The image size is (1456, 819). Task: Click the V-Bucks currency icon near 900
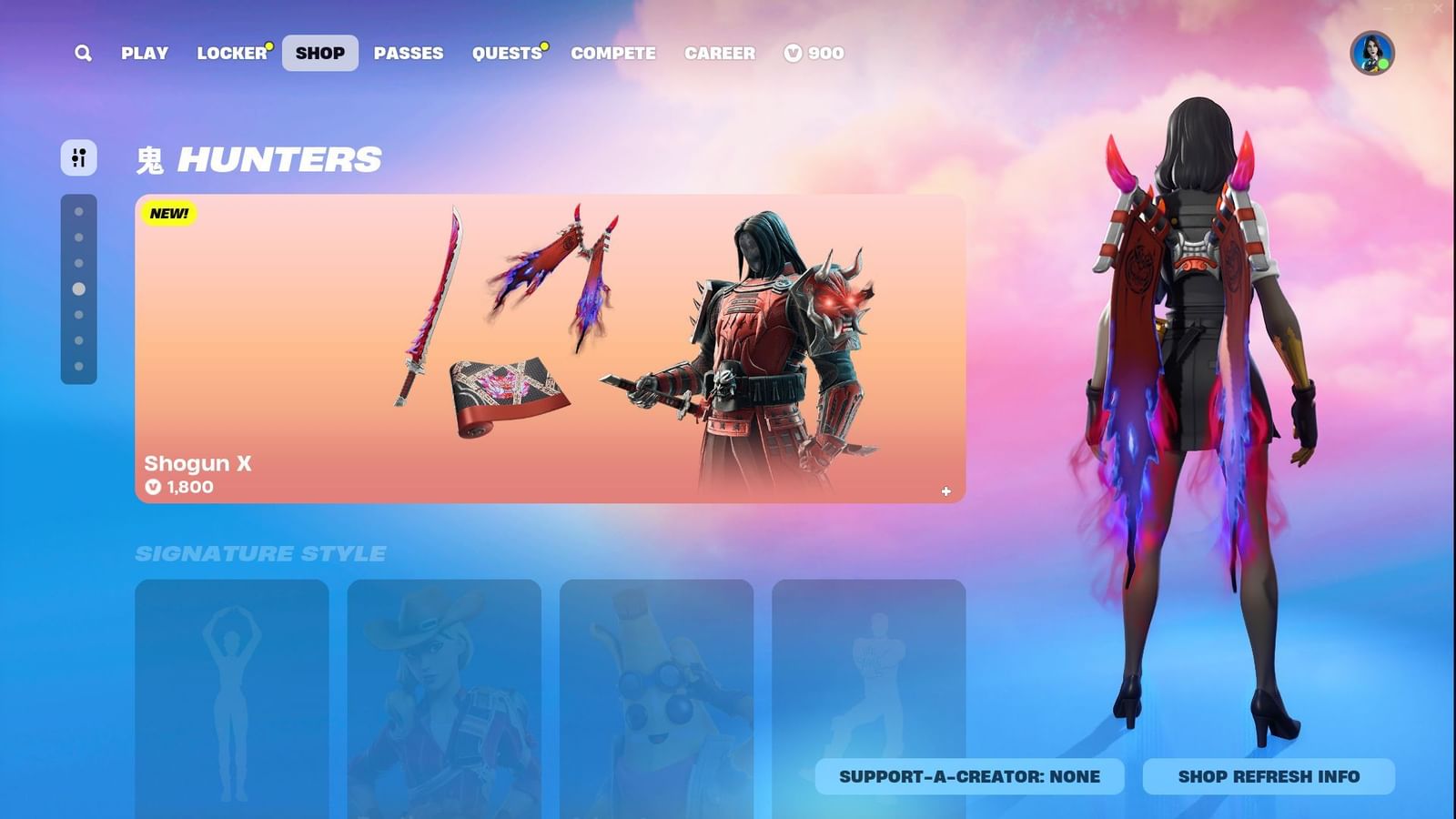coord(792,53)
